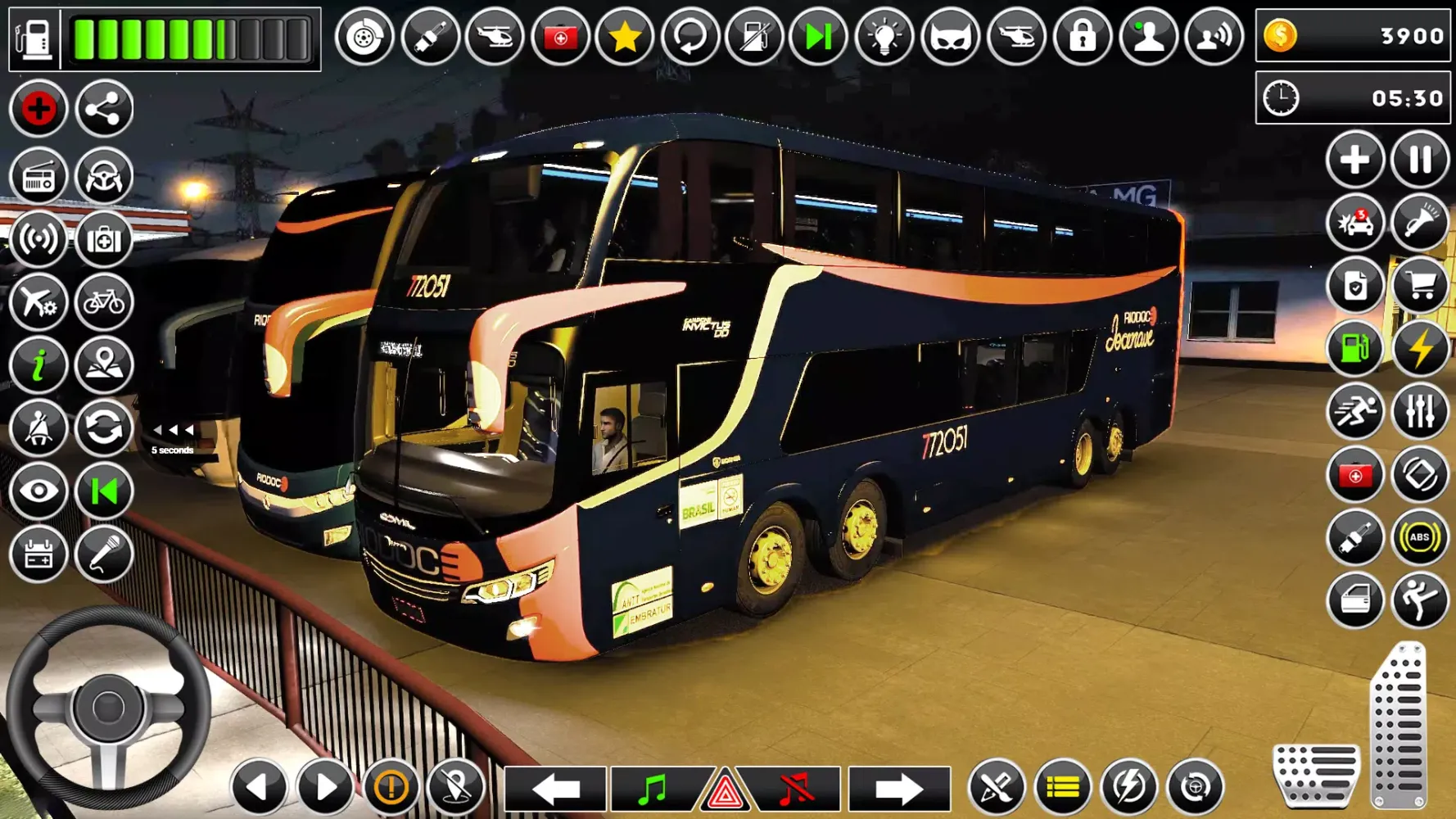Turn on the radio icon

point(38,176)
